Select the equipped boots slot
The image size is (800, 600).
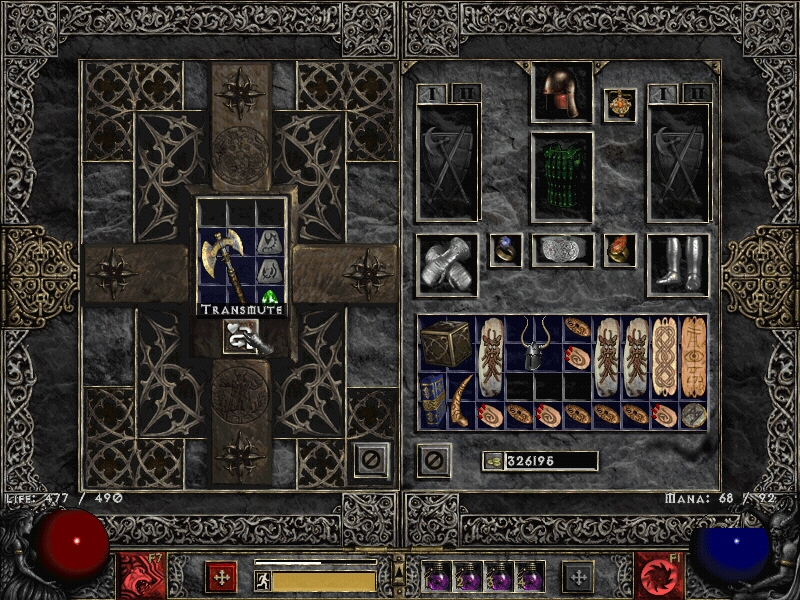coord(677,265)
